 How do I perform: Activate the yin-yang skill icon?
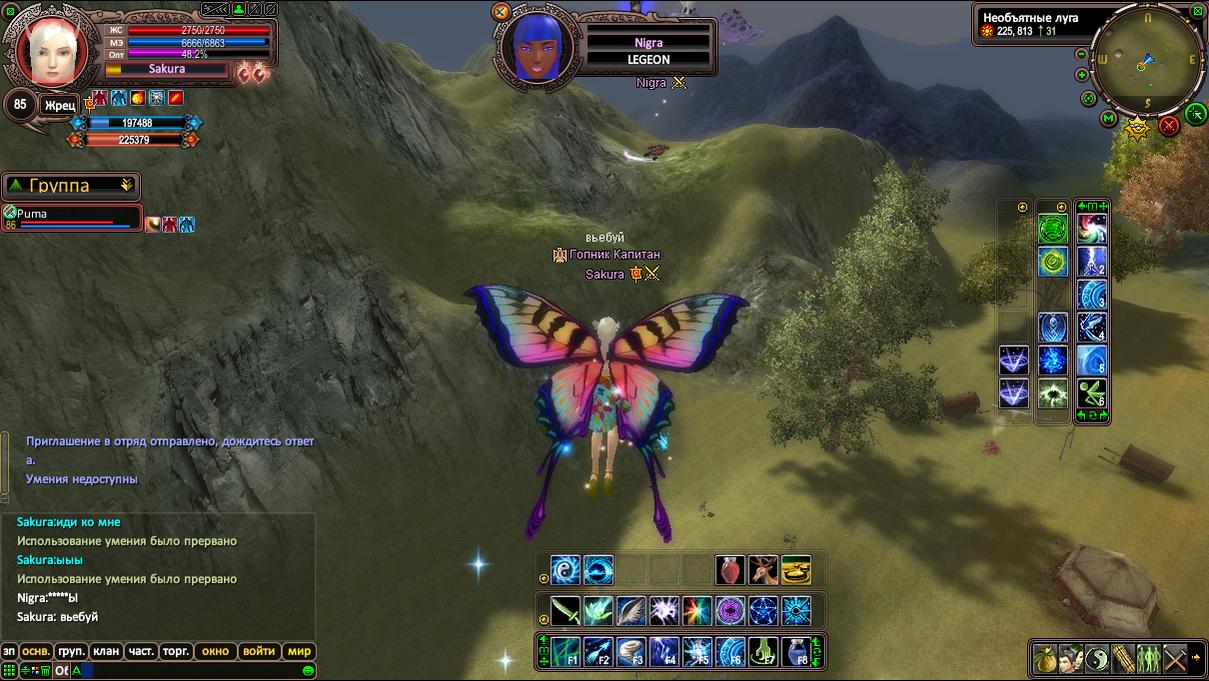[x=1096, y=657]
